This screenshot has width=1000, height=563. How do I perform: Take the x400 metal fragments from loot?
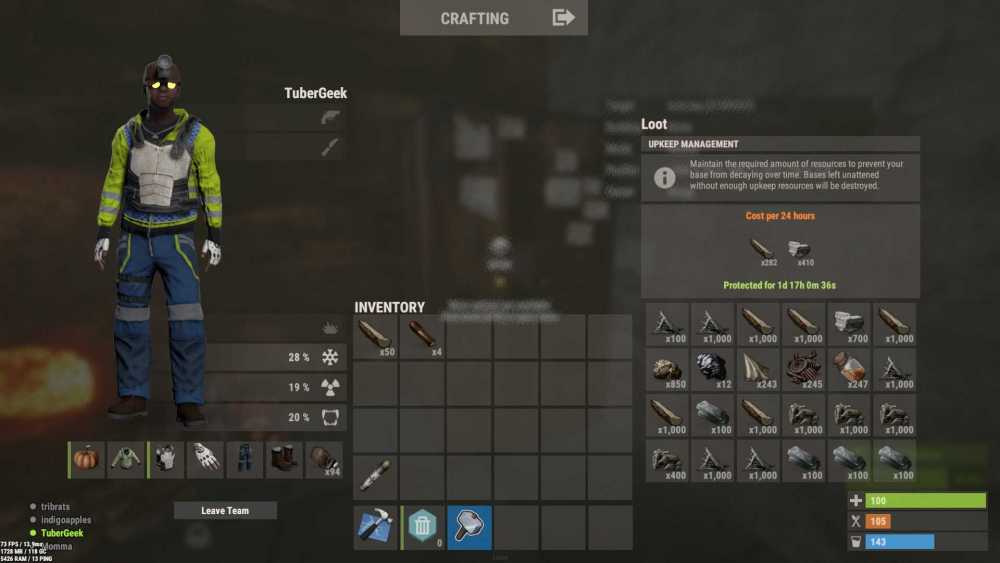[x=667, y=461]
